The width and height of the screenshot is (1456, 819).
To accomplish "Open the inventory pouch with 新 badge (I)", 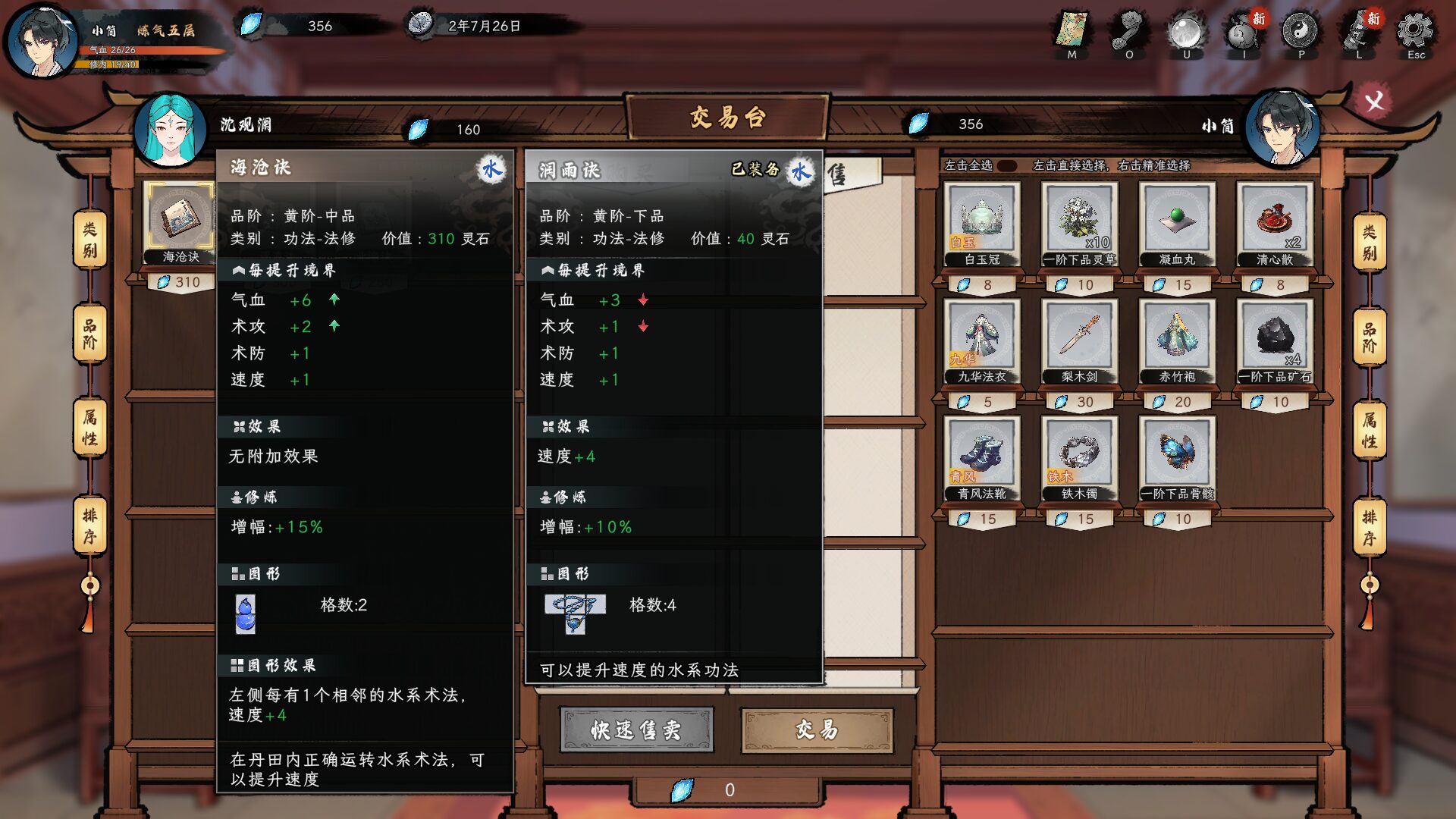I will (x=1241, y=34).
